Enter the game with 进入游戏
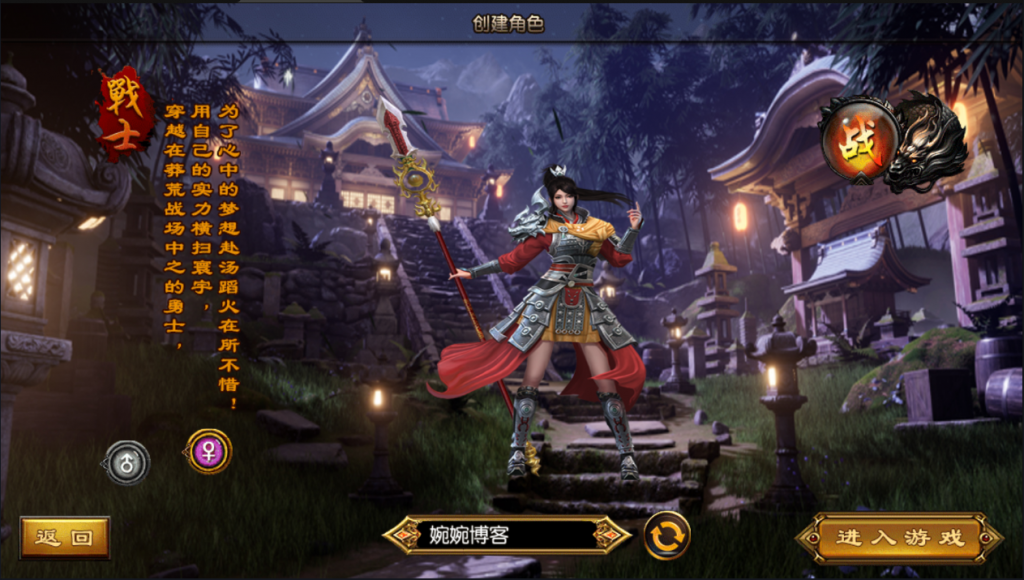 pyautogui.click(x=899, y=538)
